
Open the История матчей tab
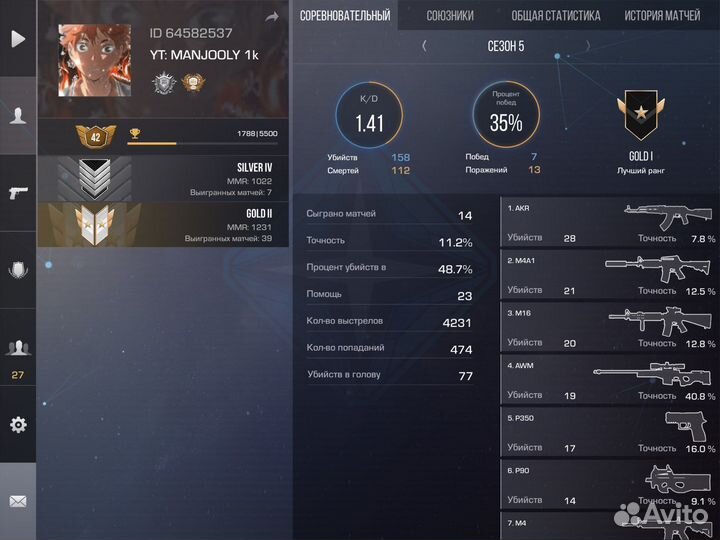[662, 16]
